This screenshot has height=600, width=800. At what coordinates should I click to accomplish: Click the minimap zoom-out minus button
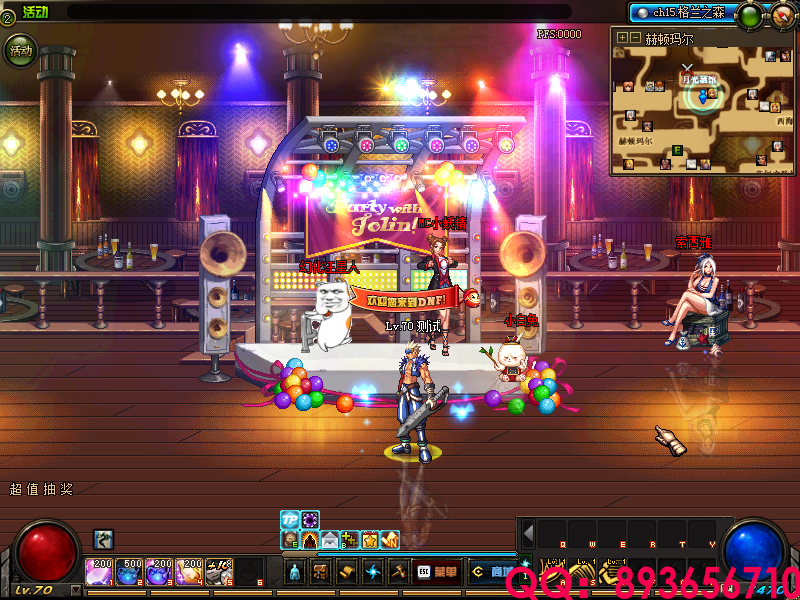tap(634, 37)
